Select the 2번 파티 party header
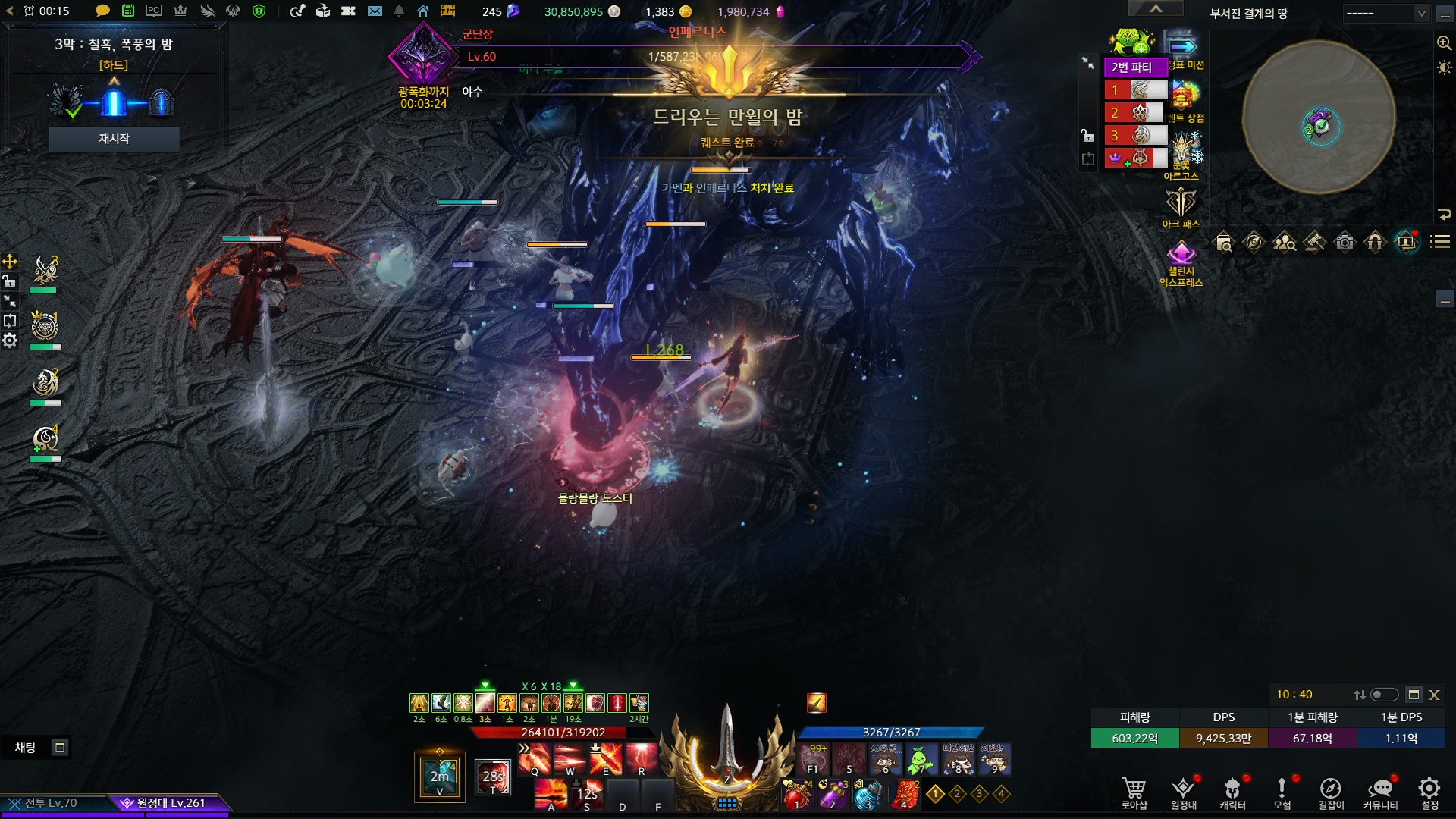The image size is (1456, 819). coord(1131,67)
